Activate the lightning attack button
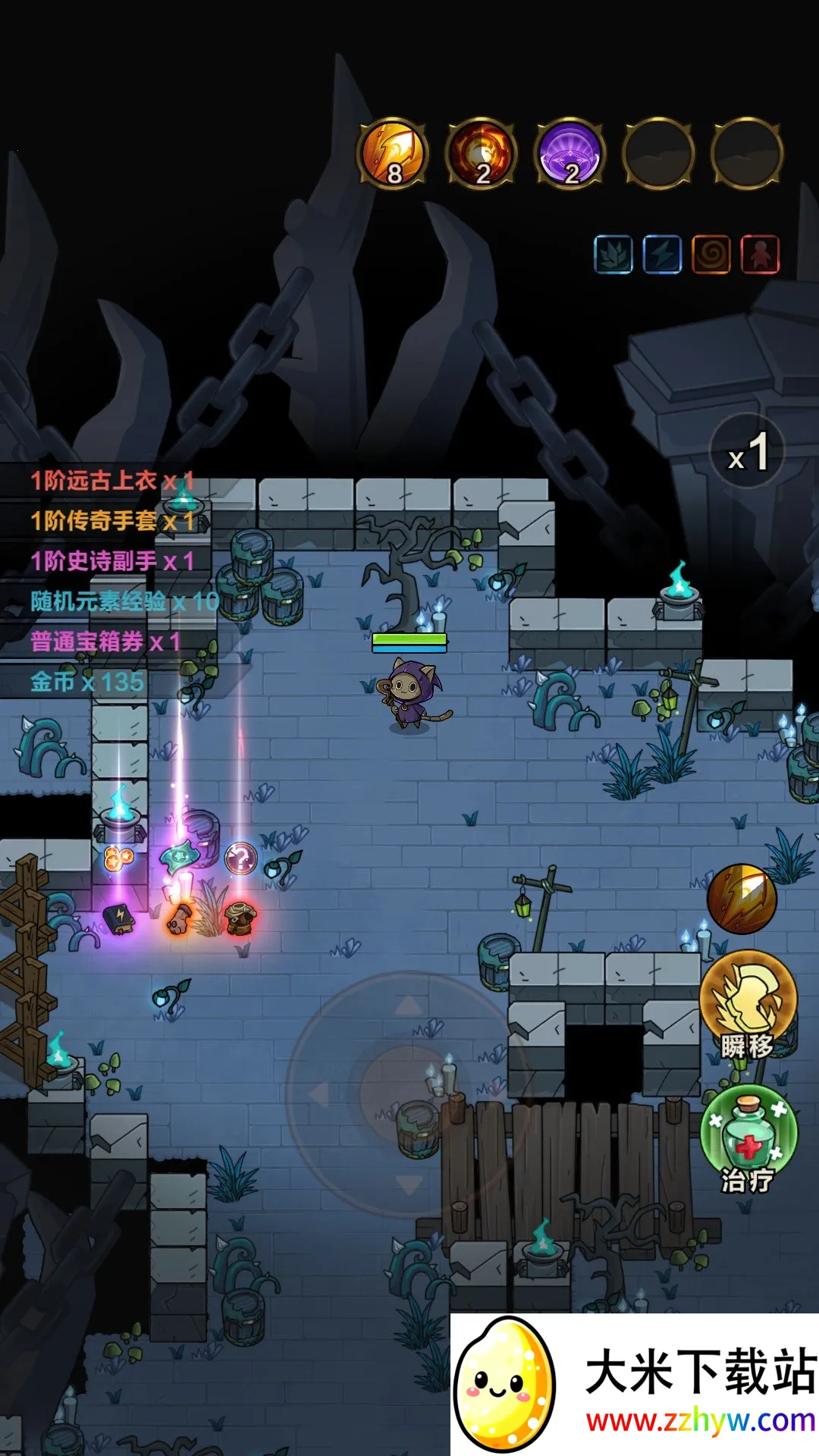 742,899
